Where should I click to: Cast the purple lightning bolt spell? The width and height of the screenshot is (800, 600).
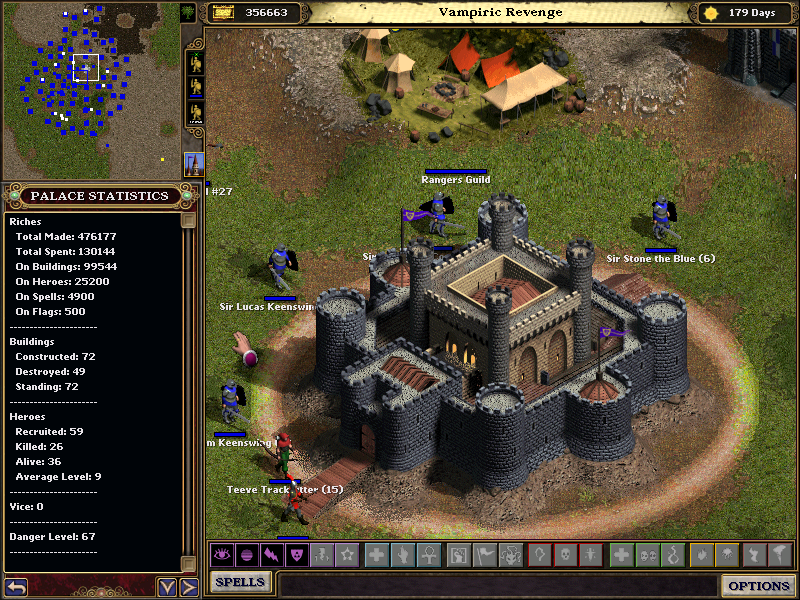(x=271, y=555)
